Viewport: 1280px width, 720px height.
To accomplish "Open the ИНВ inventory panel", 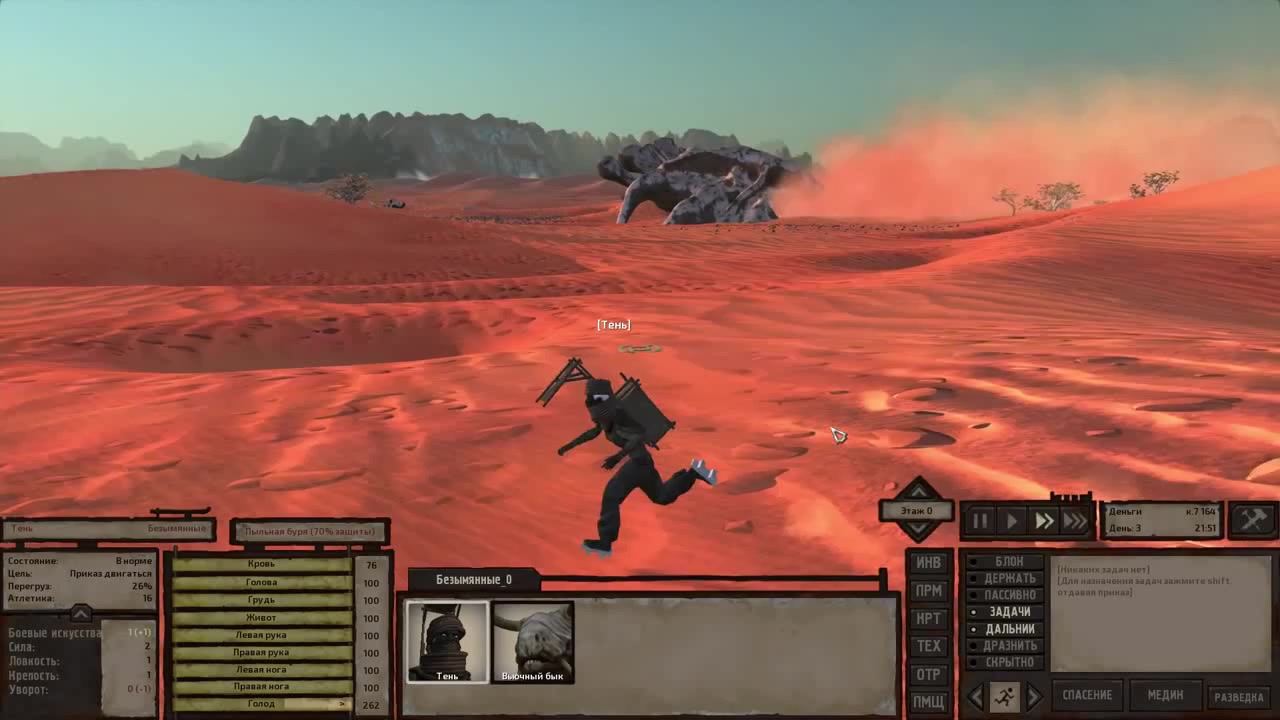I will [x=929, y=563].
